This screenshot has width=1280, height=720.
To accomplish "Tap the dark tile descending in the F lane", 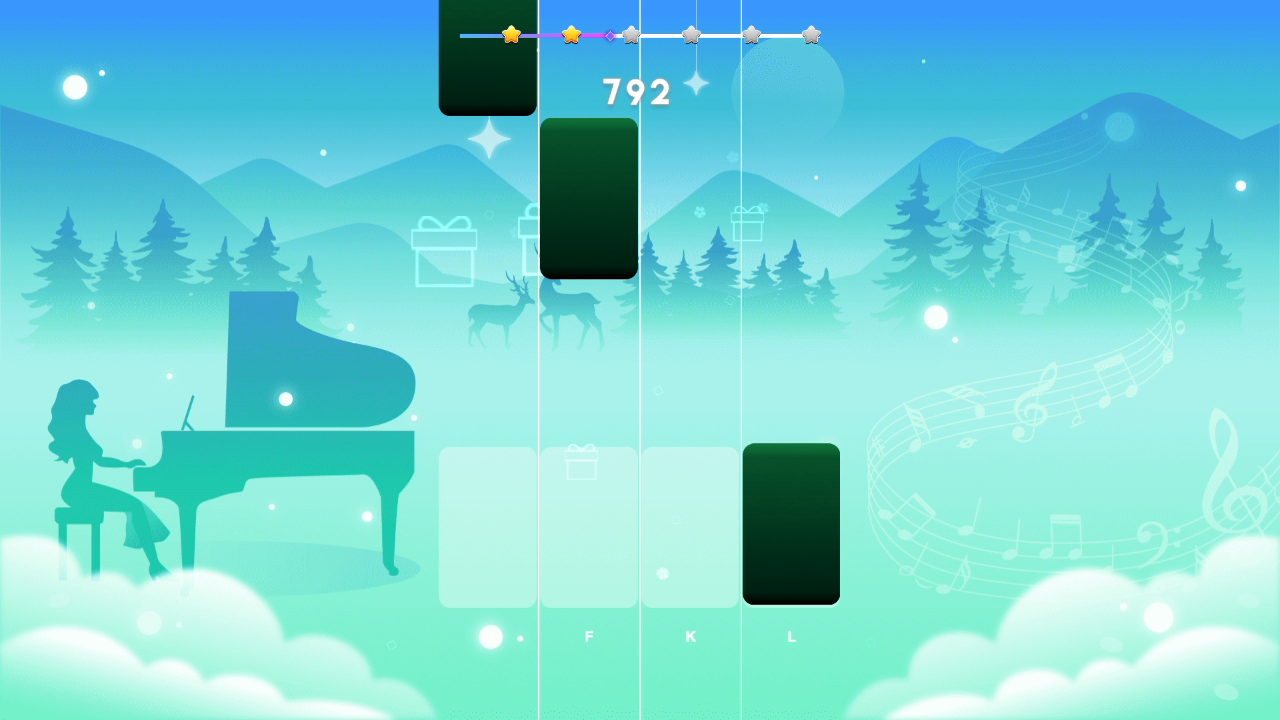I will point(588,198).
